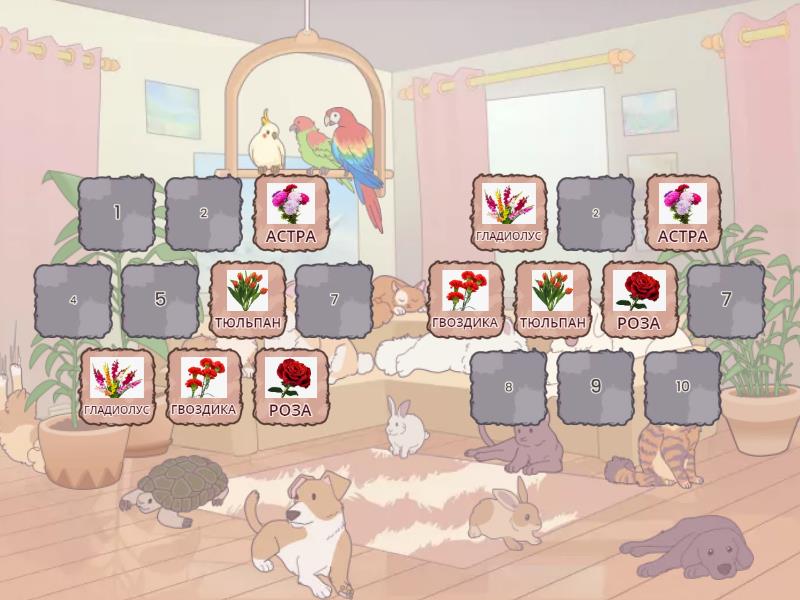
Task: Reveal the stone tile numbered 4
Action: coord(73,300)
